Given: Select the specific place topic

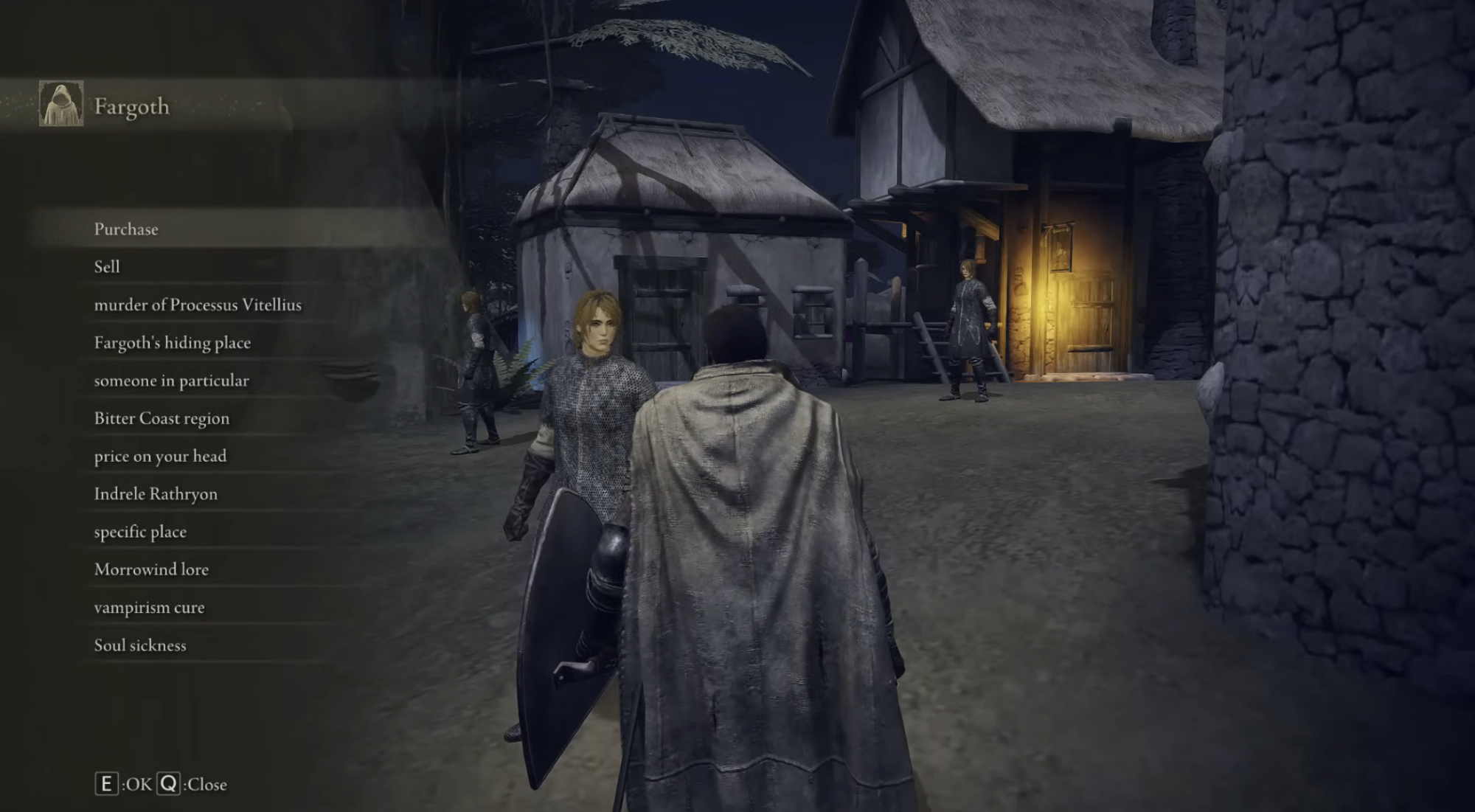Looking at the screenshot, I should pos(140,532).
